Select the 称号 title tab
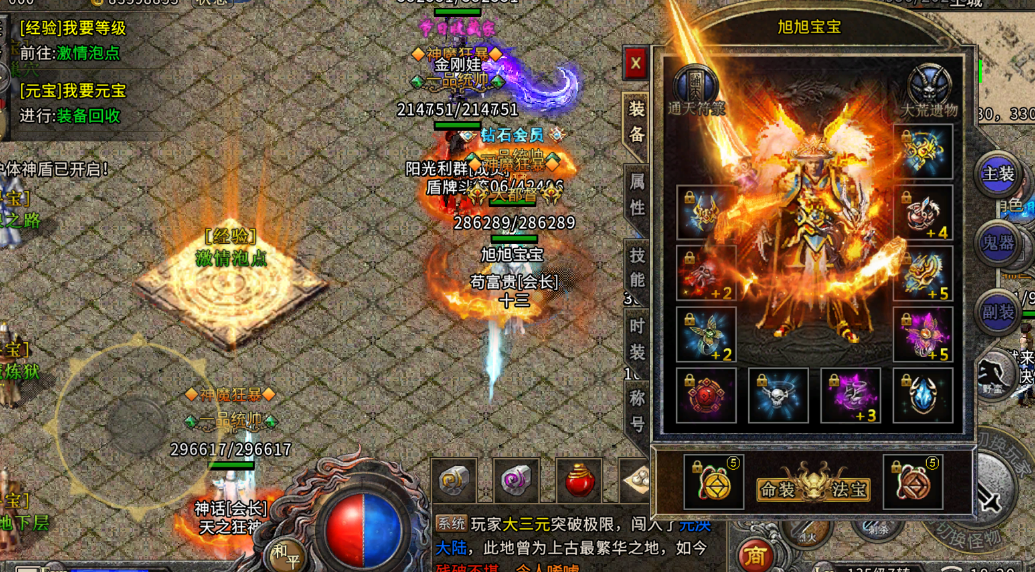The height and width of the screenshot is (572, 1035). pyautogui.click(x=636, y=408)
